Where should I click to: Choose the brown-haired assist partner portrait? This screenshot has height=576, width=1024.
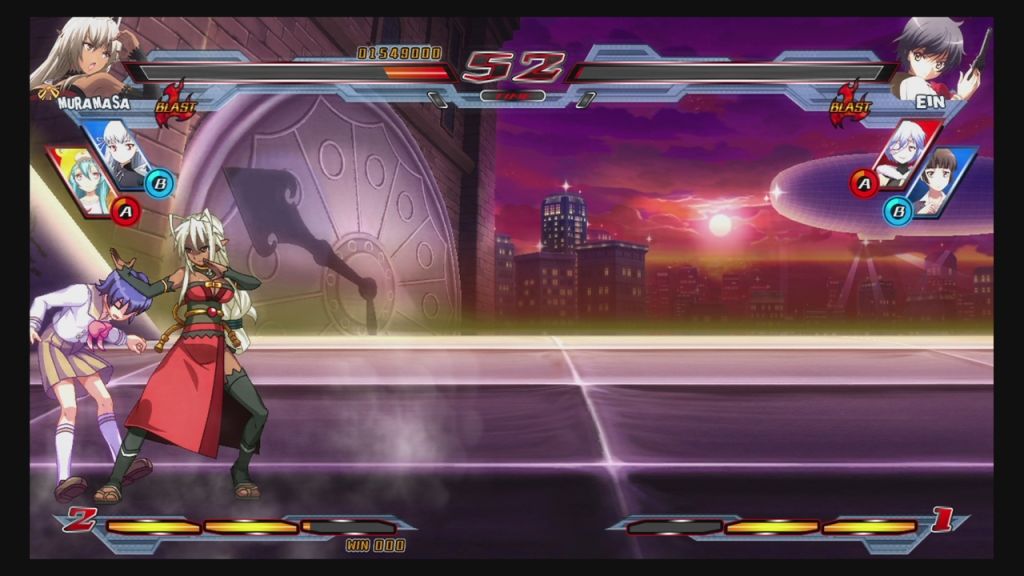[x=940, y=181]
